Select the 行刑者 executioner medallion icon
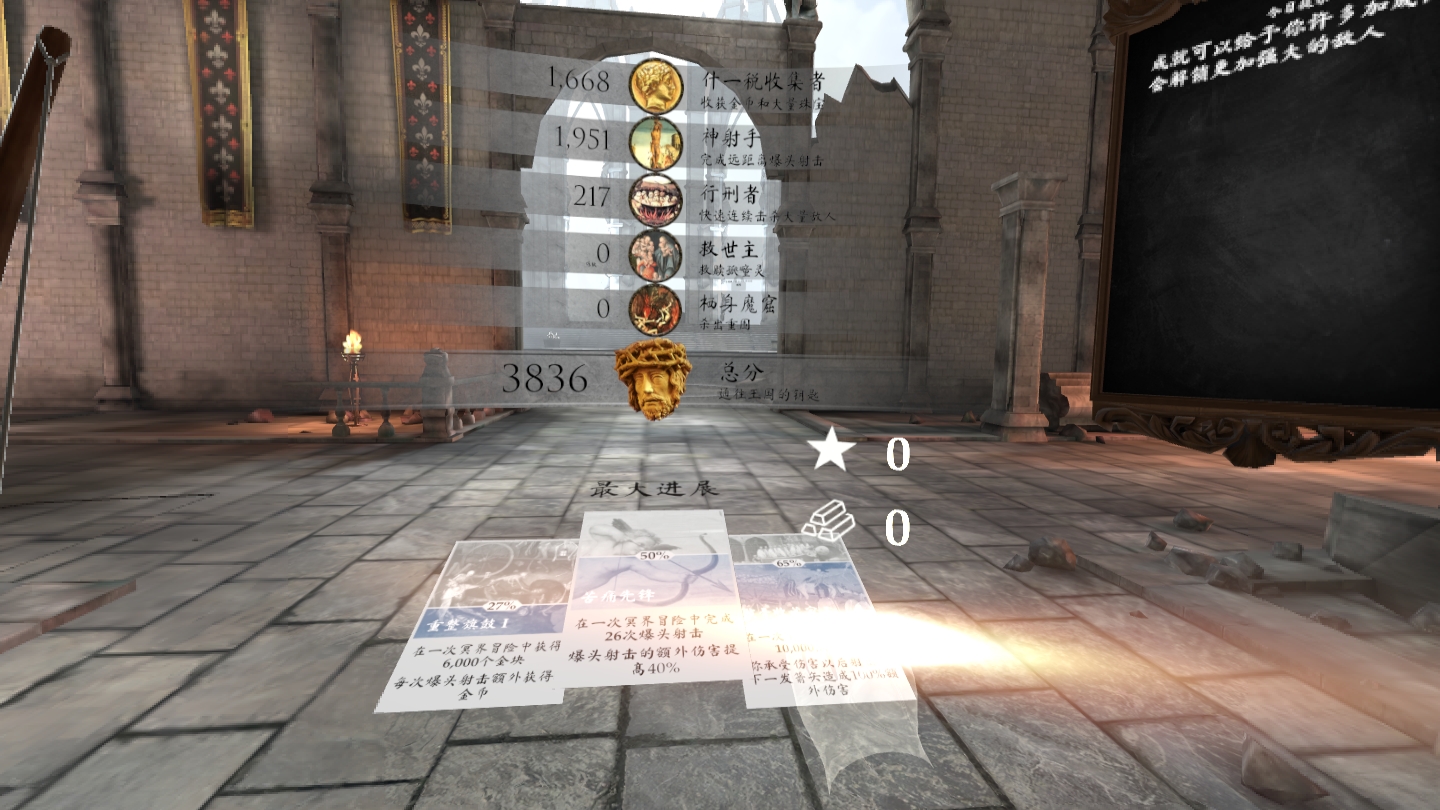Screen dimensions: 1440x810 659,197
